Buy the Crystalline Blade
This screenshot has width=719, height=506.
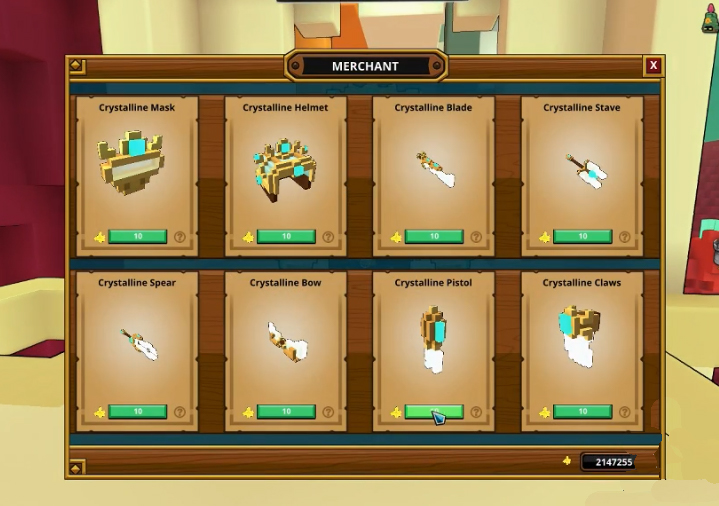tap(434, 237)
